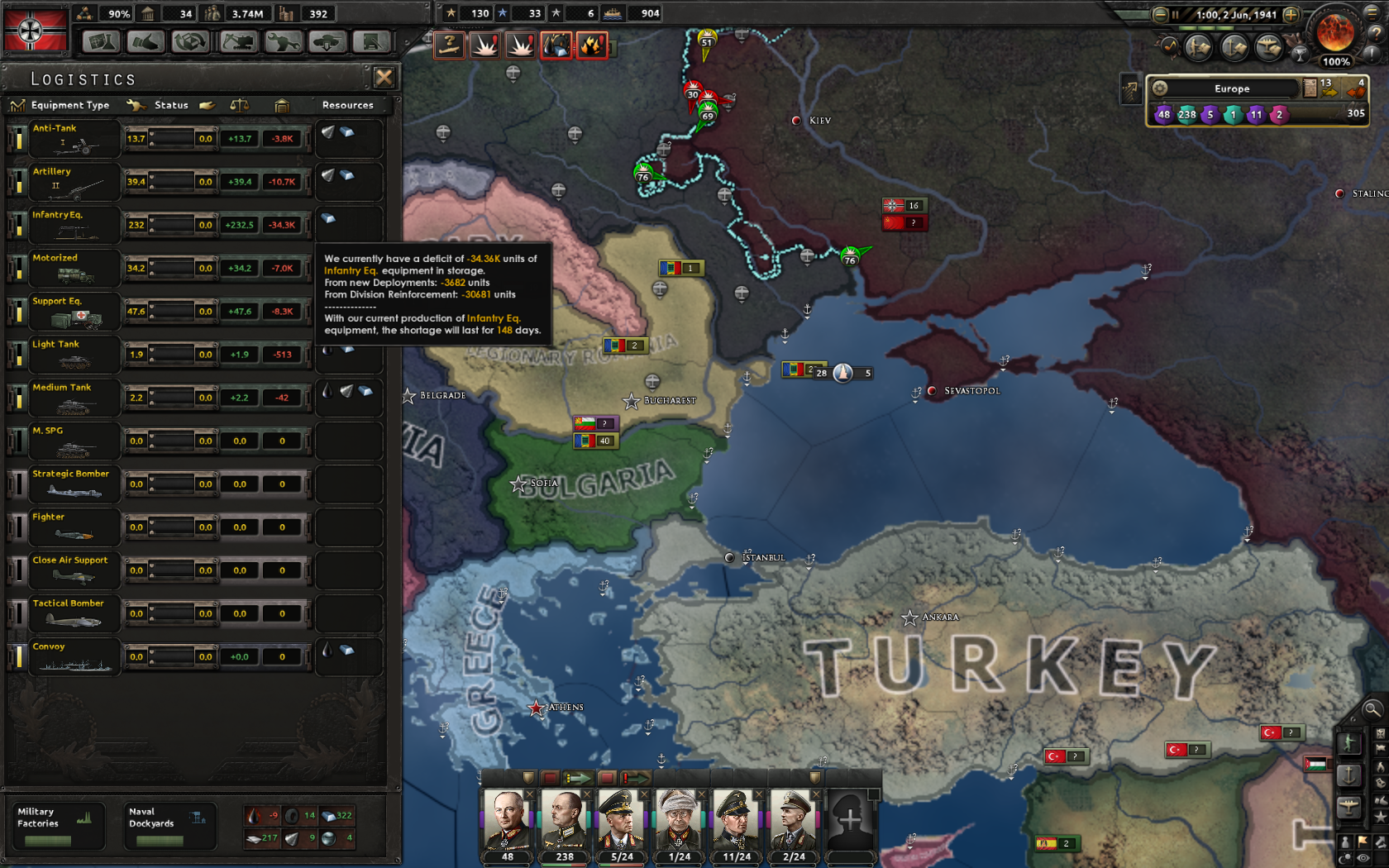Open the question mark help button
The height and width of the screenshot is (868, 1389).
point(1376,34)
